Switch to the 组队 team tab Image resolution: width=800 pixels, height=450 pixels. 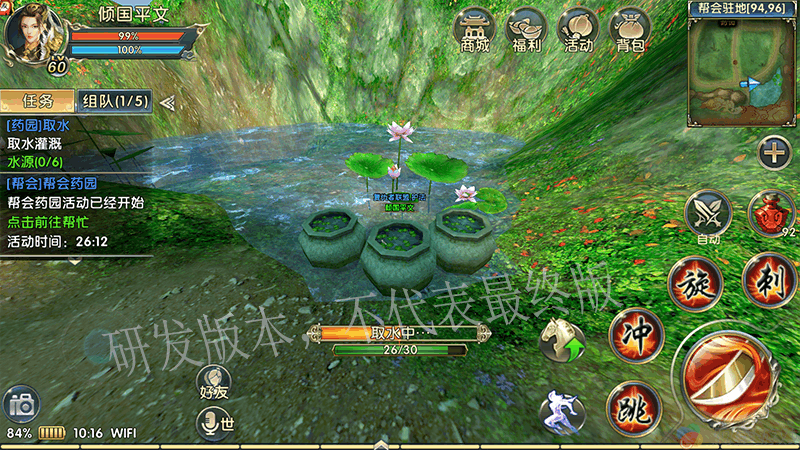point(115,101)
